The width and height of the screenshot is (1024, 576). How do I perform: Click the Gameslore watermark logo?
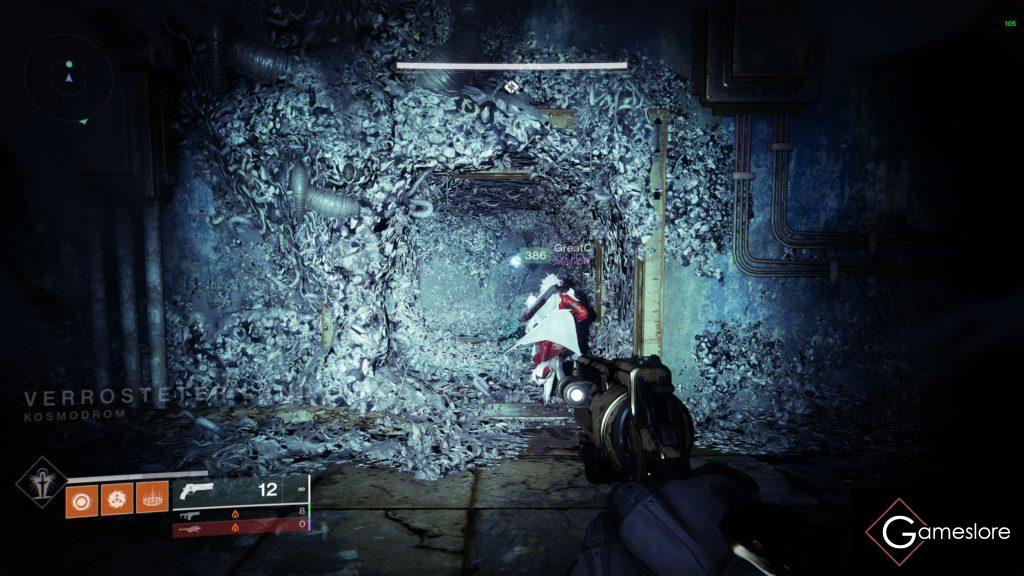(x=937, y=532)
